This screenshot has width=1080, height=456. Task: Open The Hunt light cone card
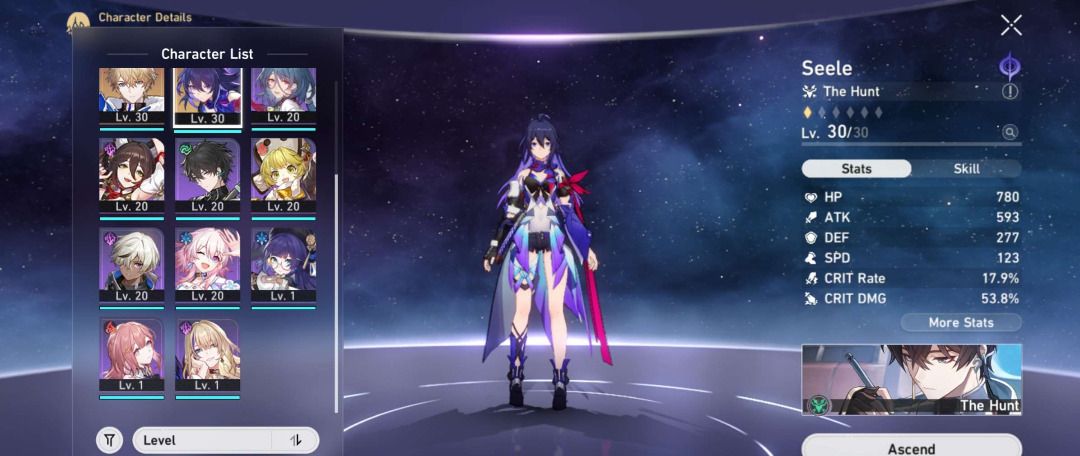pos(911,380)
